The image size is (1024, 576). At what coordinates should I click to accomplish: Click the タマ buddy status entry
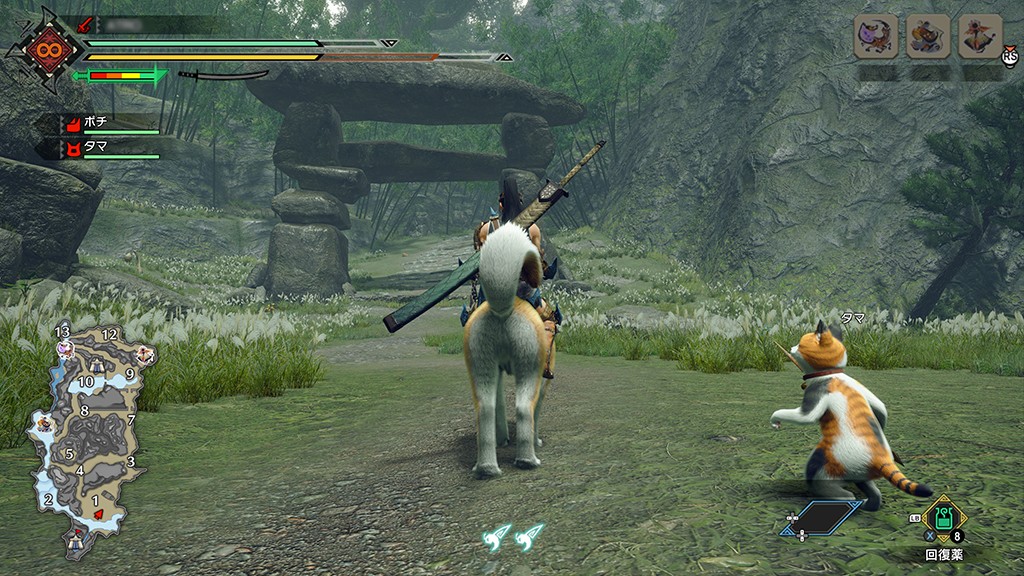pos(110,149)
